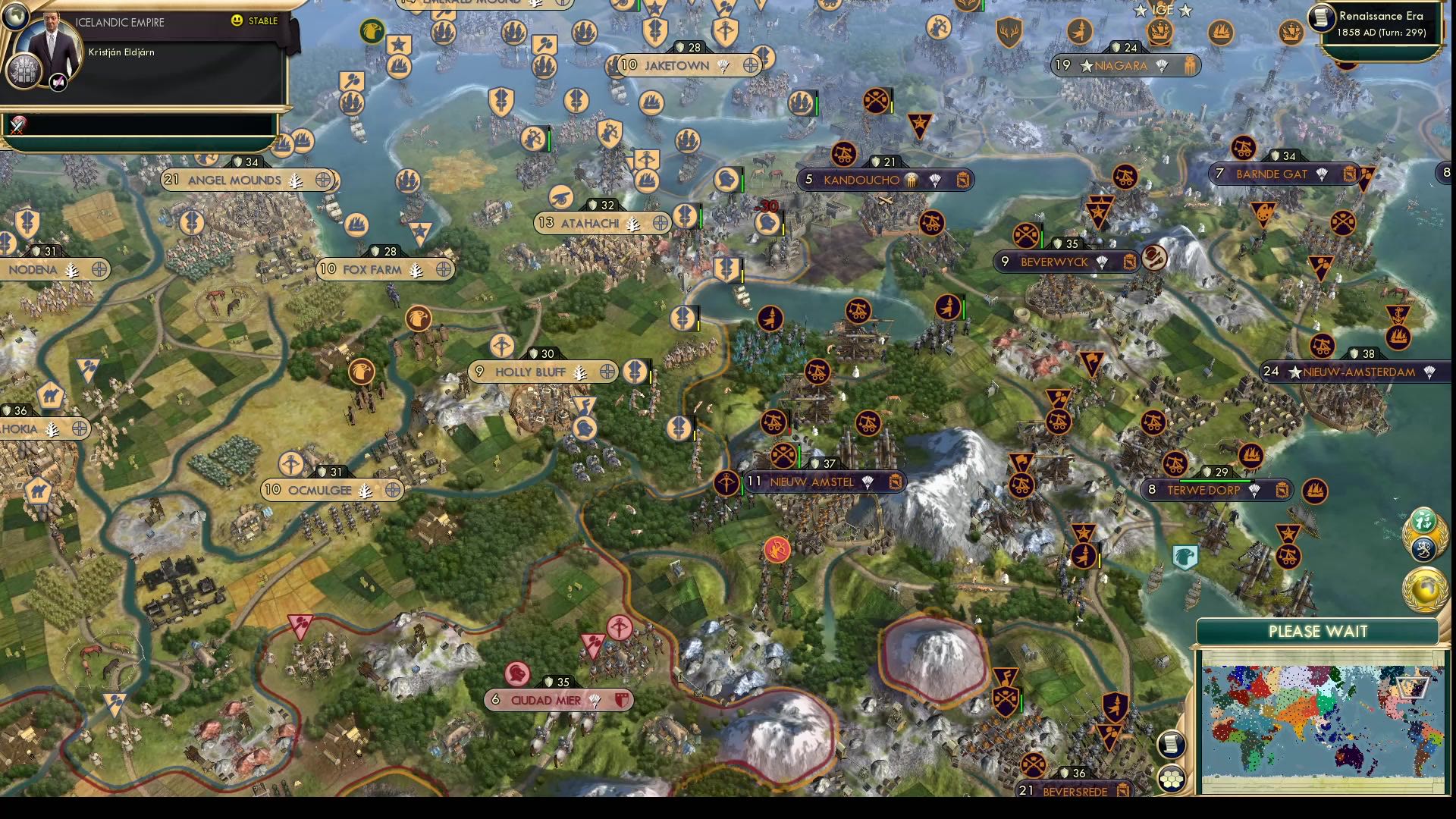The image size is (1456, 819).
Task: Click the green happiness medallion icon
Action: [1423, 520]
